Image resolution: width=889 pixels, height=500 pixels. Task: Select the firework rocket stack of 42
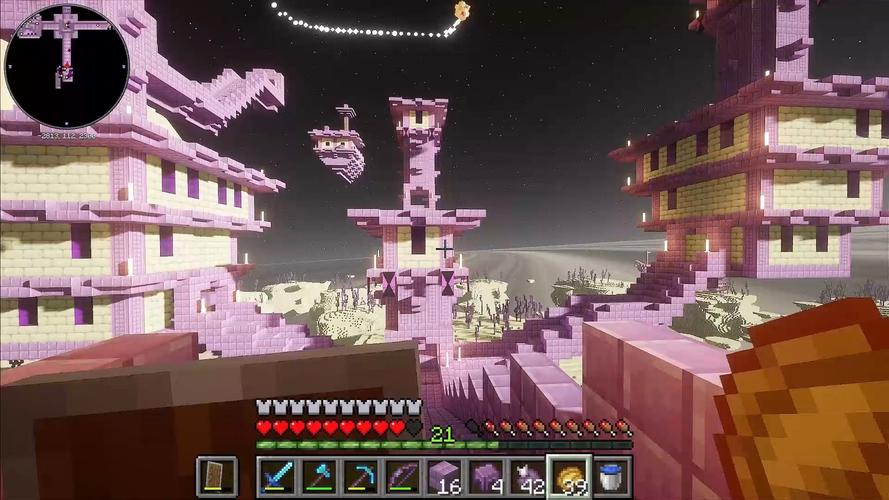tap(527, 476)
